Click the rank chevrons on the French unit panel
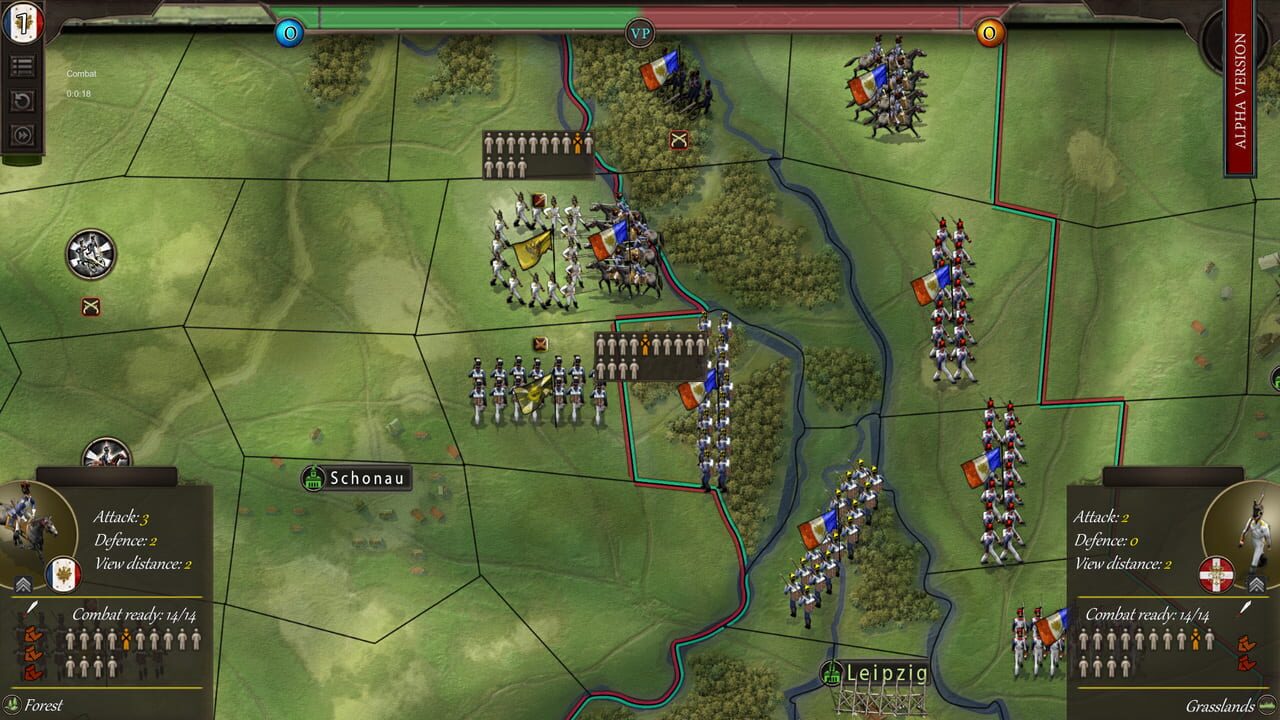 pyautogui.click(x=23, y=583)
